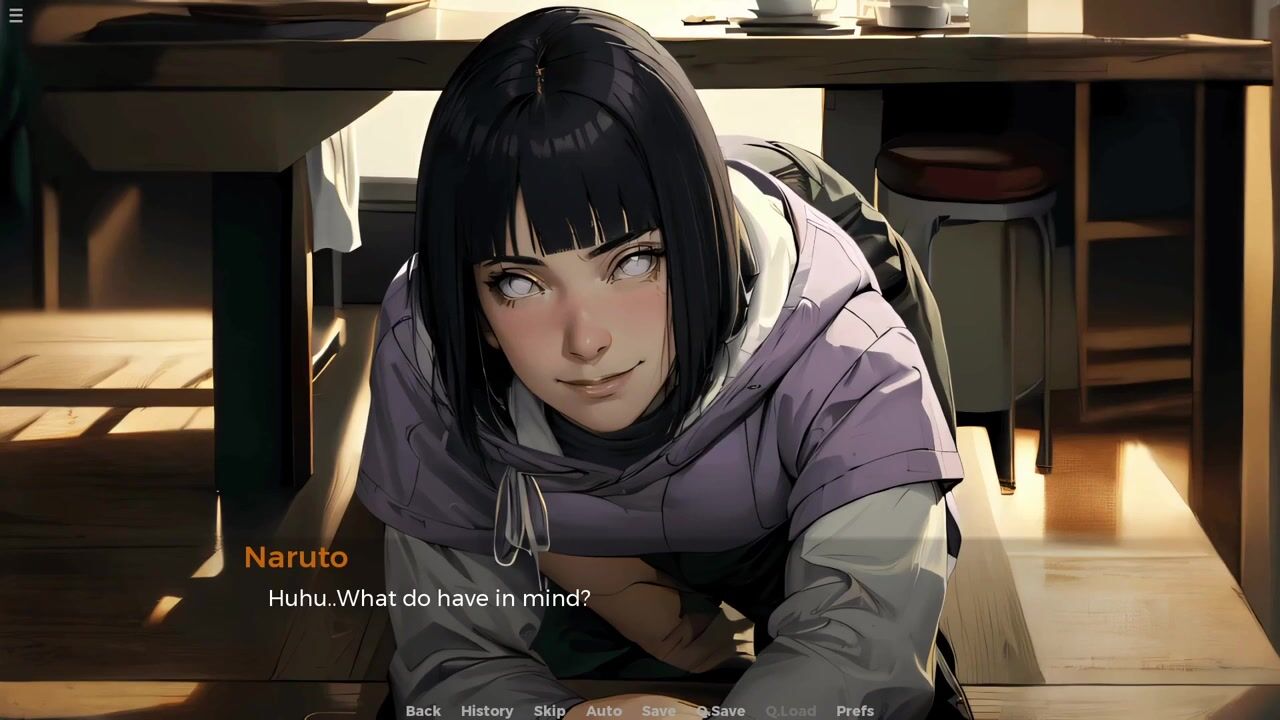Open the Save menu
The width and height of the screenshot is (1280, 720).
(x=659, y=711)
